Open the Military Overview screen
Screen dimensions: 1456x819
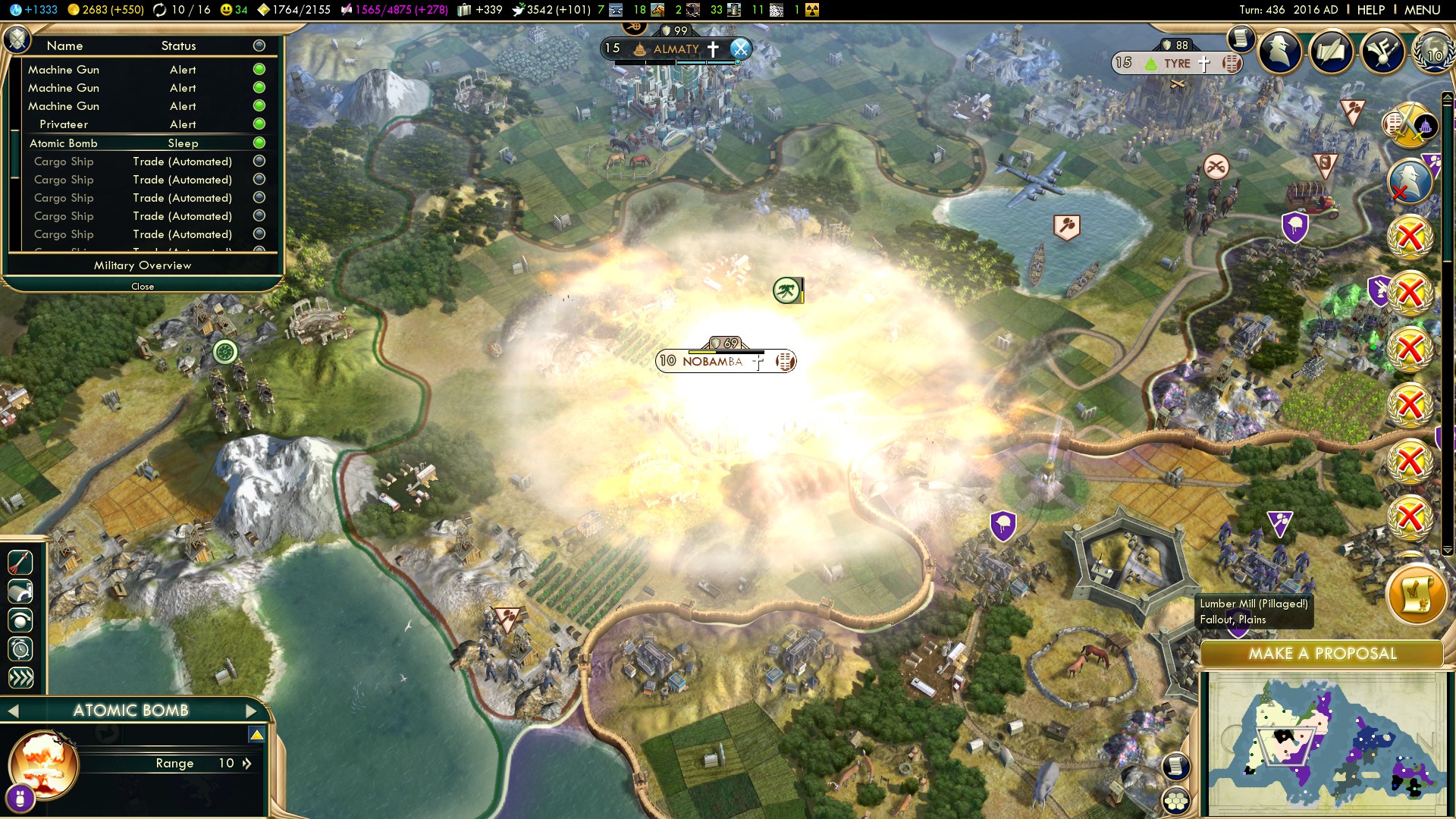point(143,265)
